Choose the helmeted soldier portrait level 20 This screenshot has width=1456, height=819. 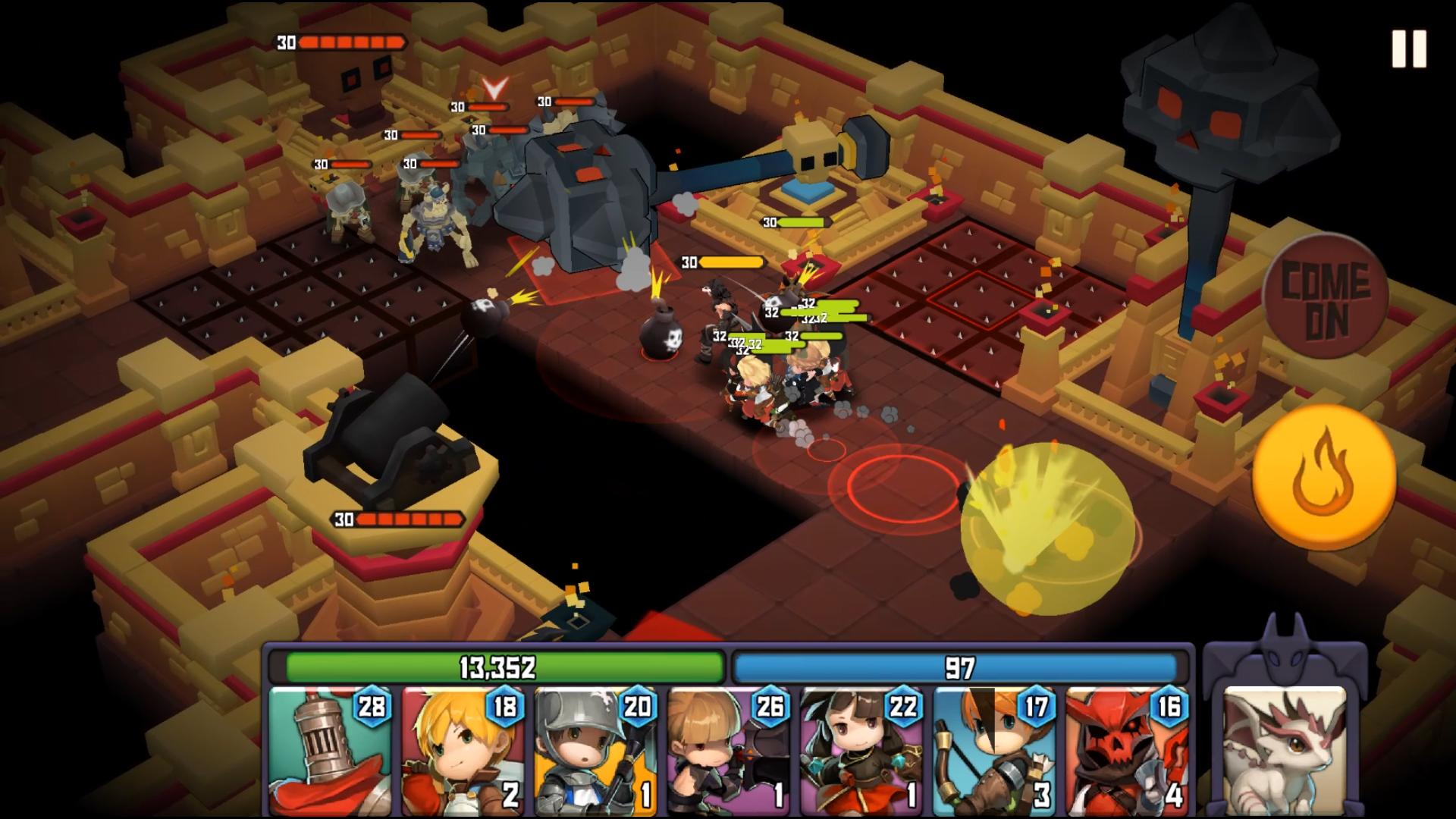pos(596,751)
